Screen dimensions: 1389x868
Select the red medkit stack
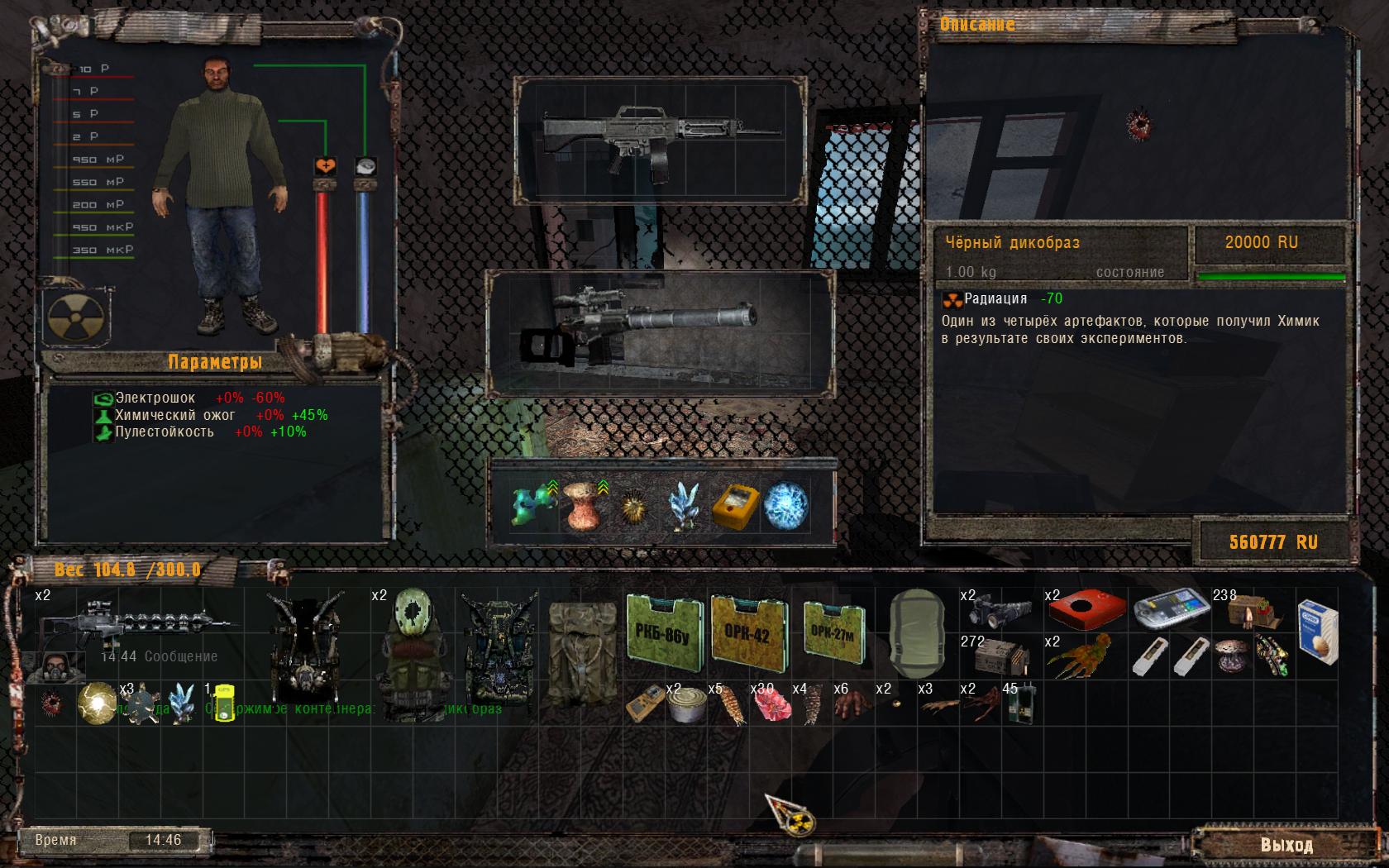(x=1086, y=610)
